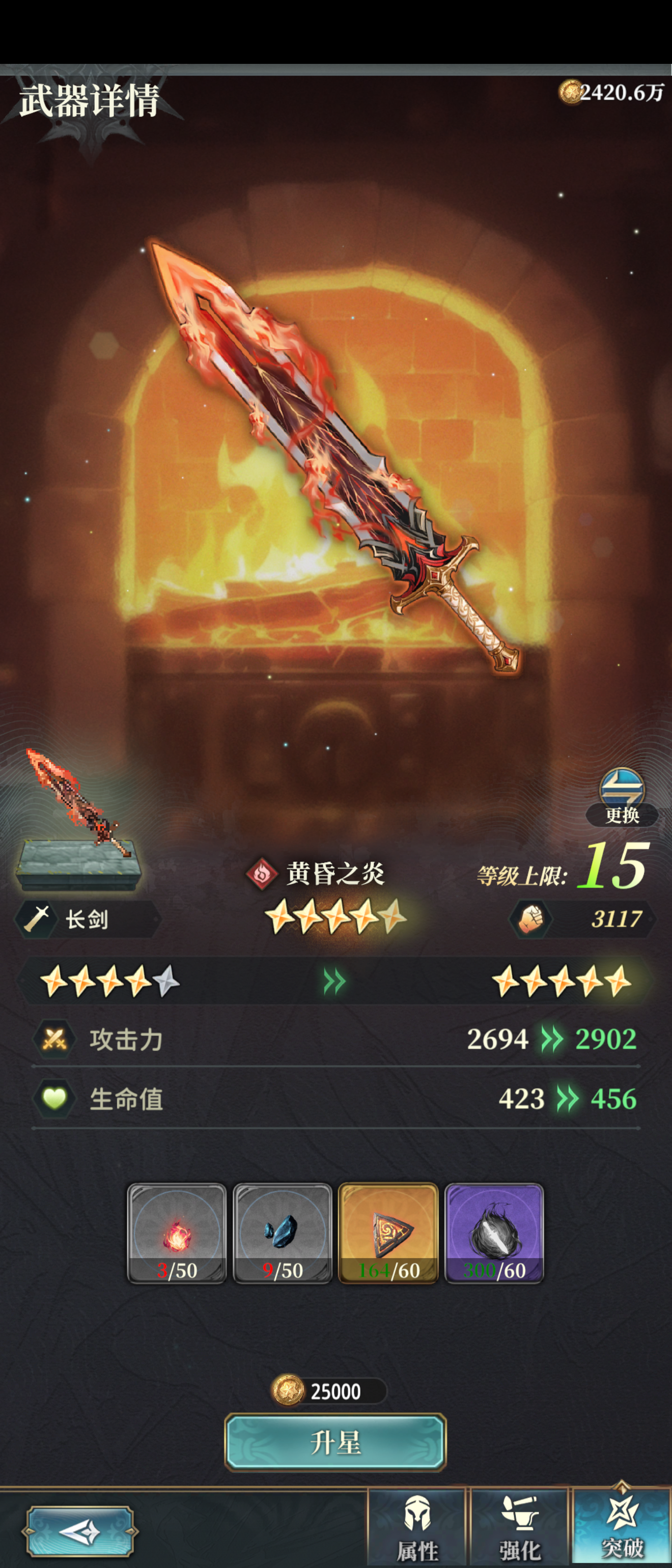Screen dimensions: 672x1568
Task: Tap the flame element icon beside 黄昏之炎
Action: (x=262, y=874)
